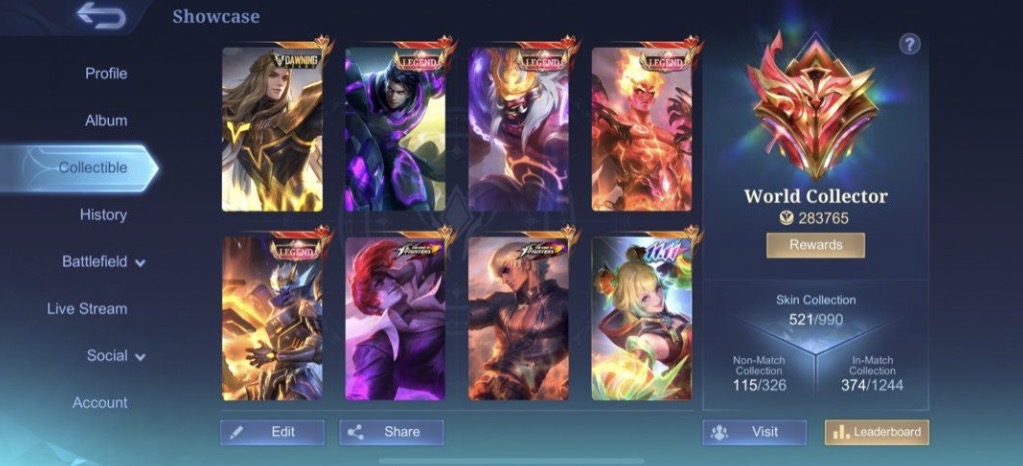Viewport: 1023px width, 466px height.
Task: Open the Account section
Action: (100, 402)
